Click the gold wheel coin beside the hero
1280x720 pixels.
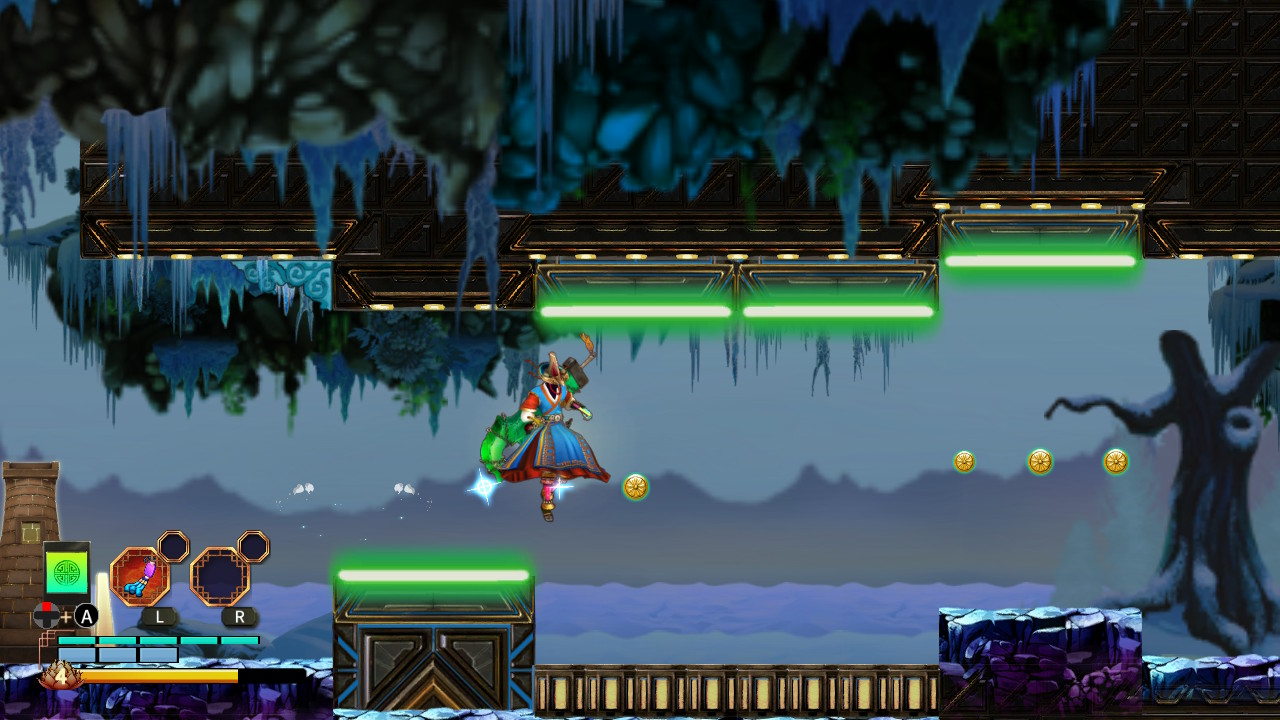tap(634, 485)
